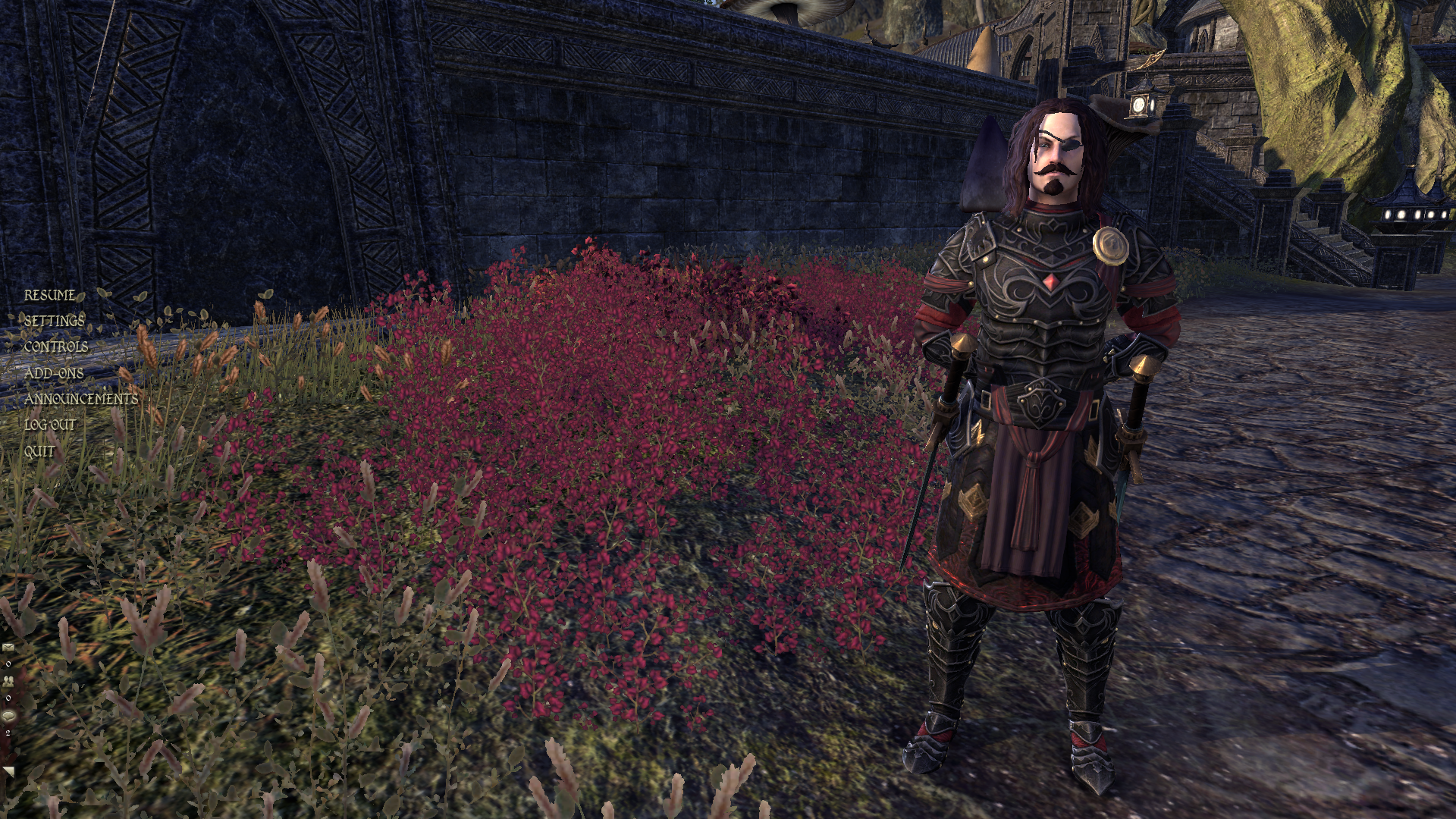The image size is (1456, 819).
Task: Expand the chat window corner arrow
Action: [8, 771]
